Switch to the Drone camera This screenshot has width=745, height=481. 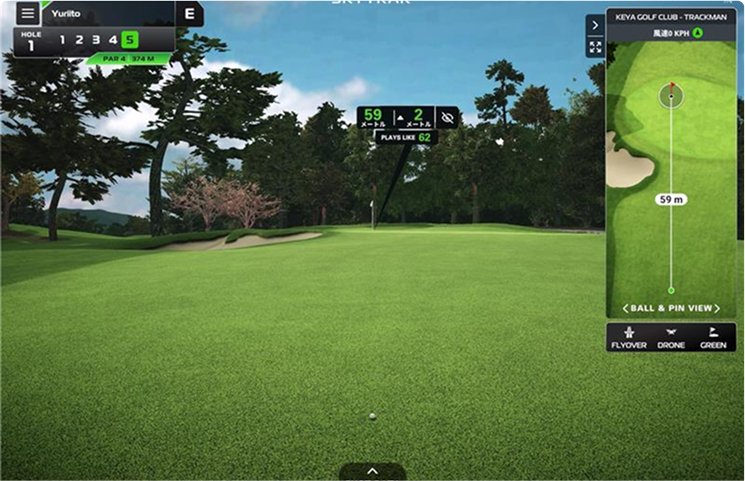click(671, 337)
